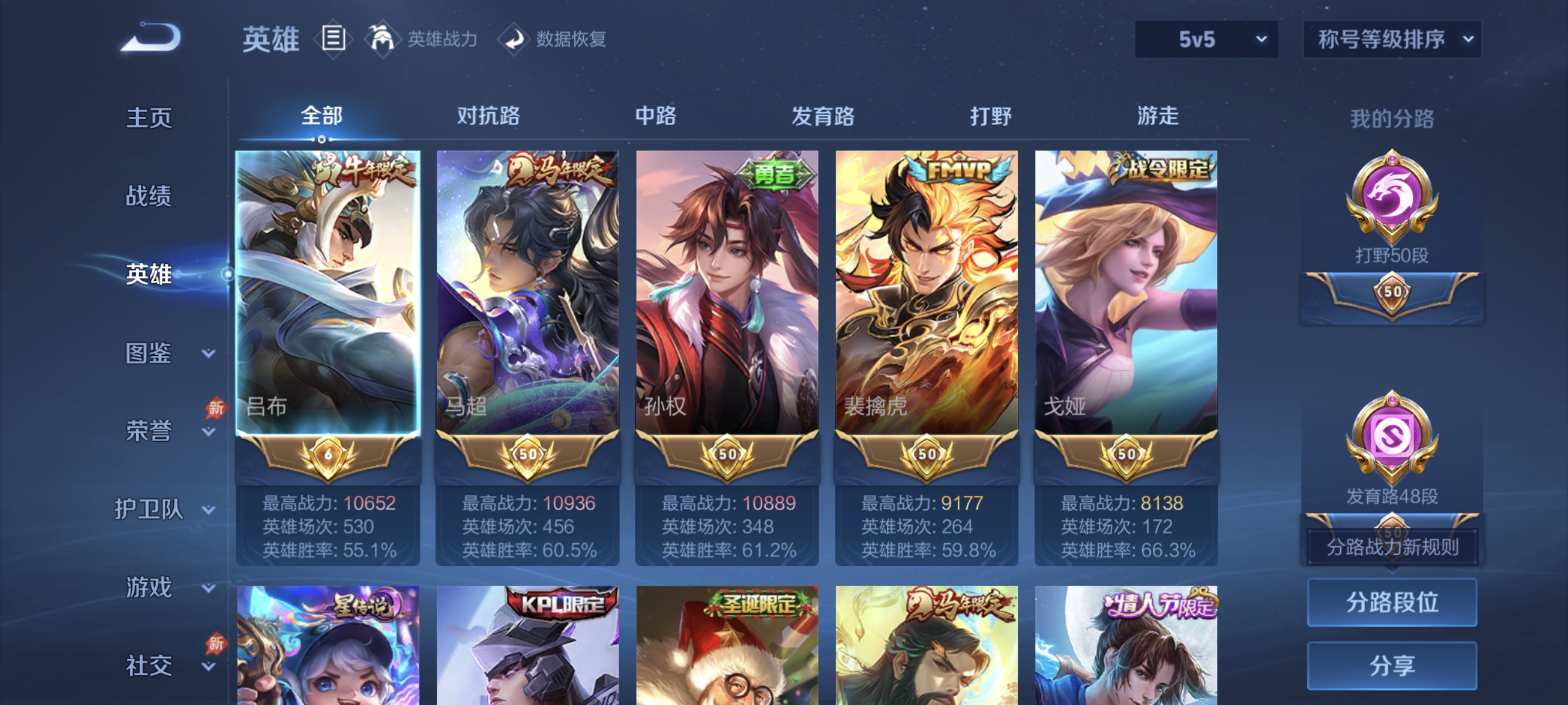Select the 英雄战力 icon
This screenshot has height=705, width=1568.
[383, 39]
